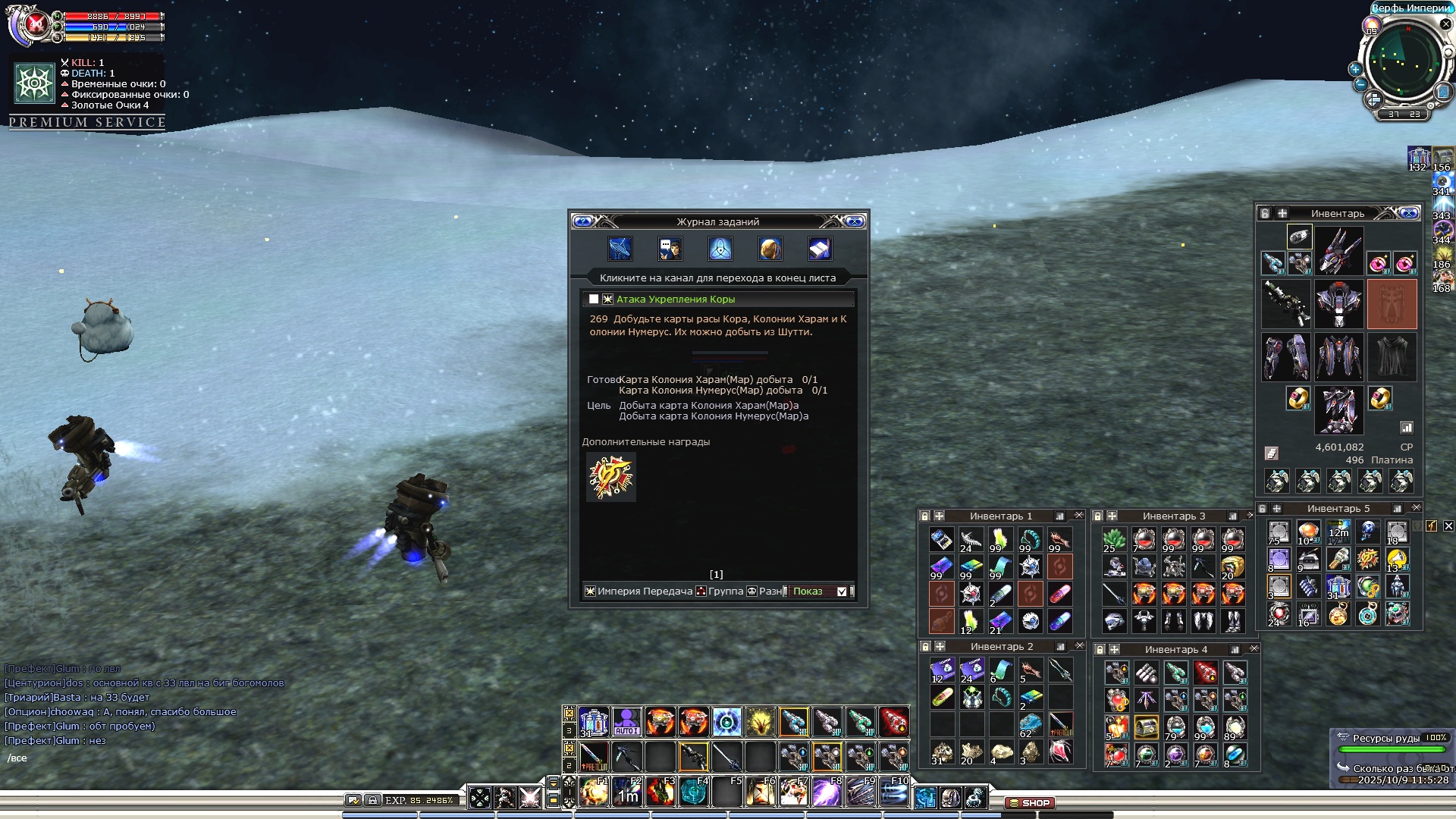Click the quest reward medal icon

[610, 477]
